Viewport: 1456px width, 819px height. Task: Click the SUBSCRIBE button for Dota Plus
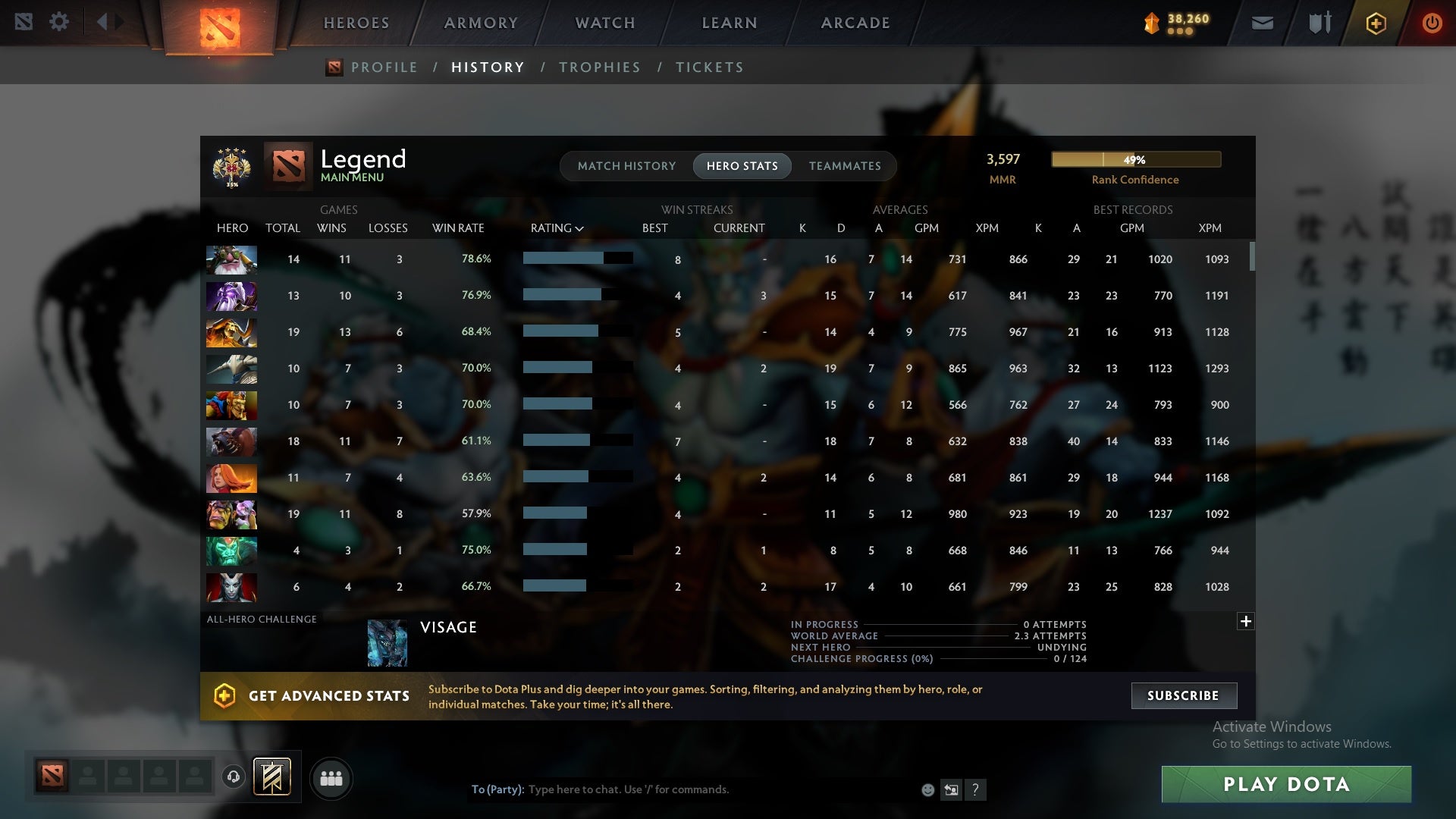tap(1183, 695)
